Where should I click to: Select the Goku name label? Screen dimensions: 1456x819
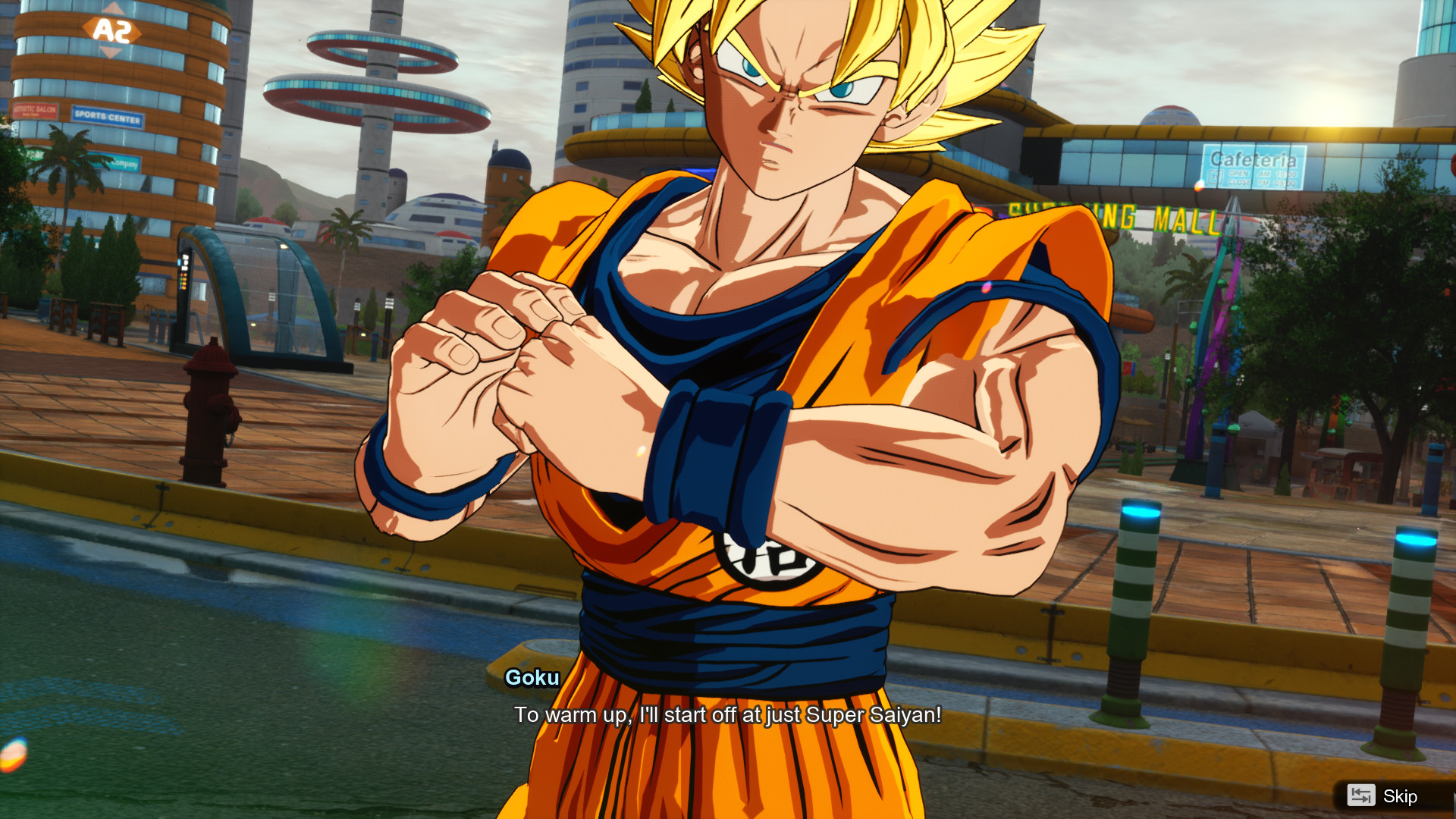click(x=532, y=679)
